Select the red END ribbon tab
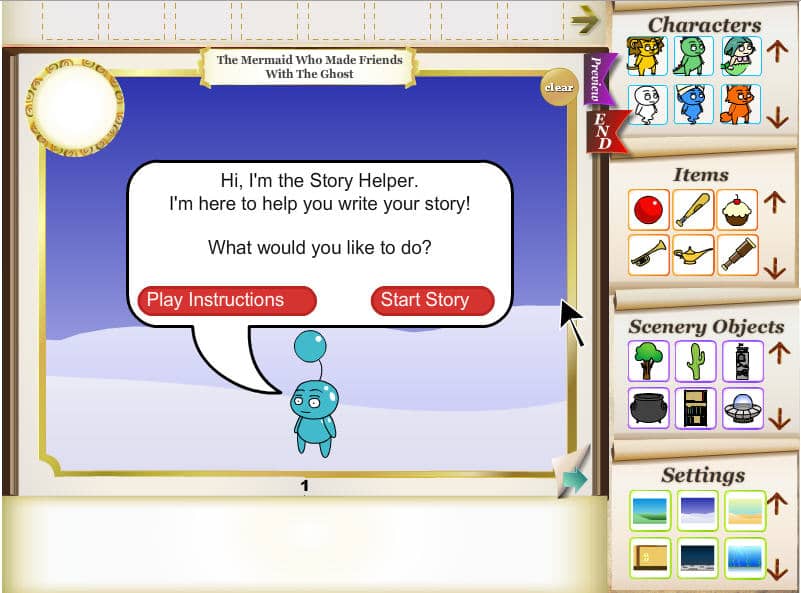 602,131
